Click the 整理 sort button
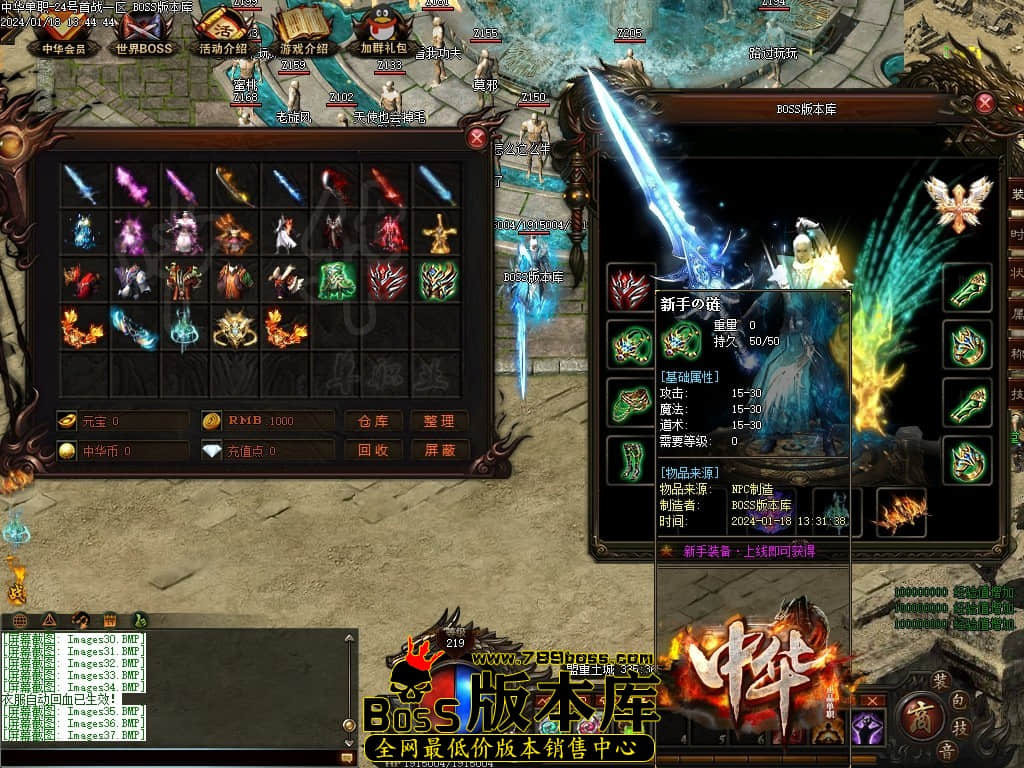The height and width of the screenshot is (768, 1024). pyautogui.click(x=439, y=421)
